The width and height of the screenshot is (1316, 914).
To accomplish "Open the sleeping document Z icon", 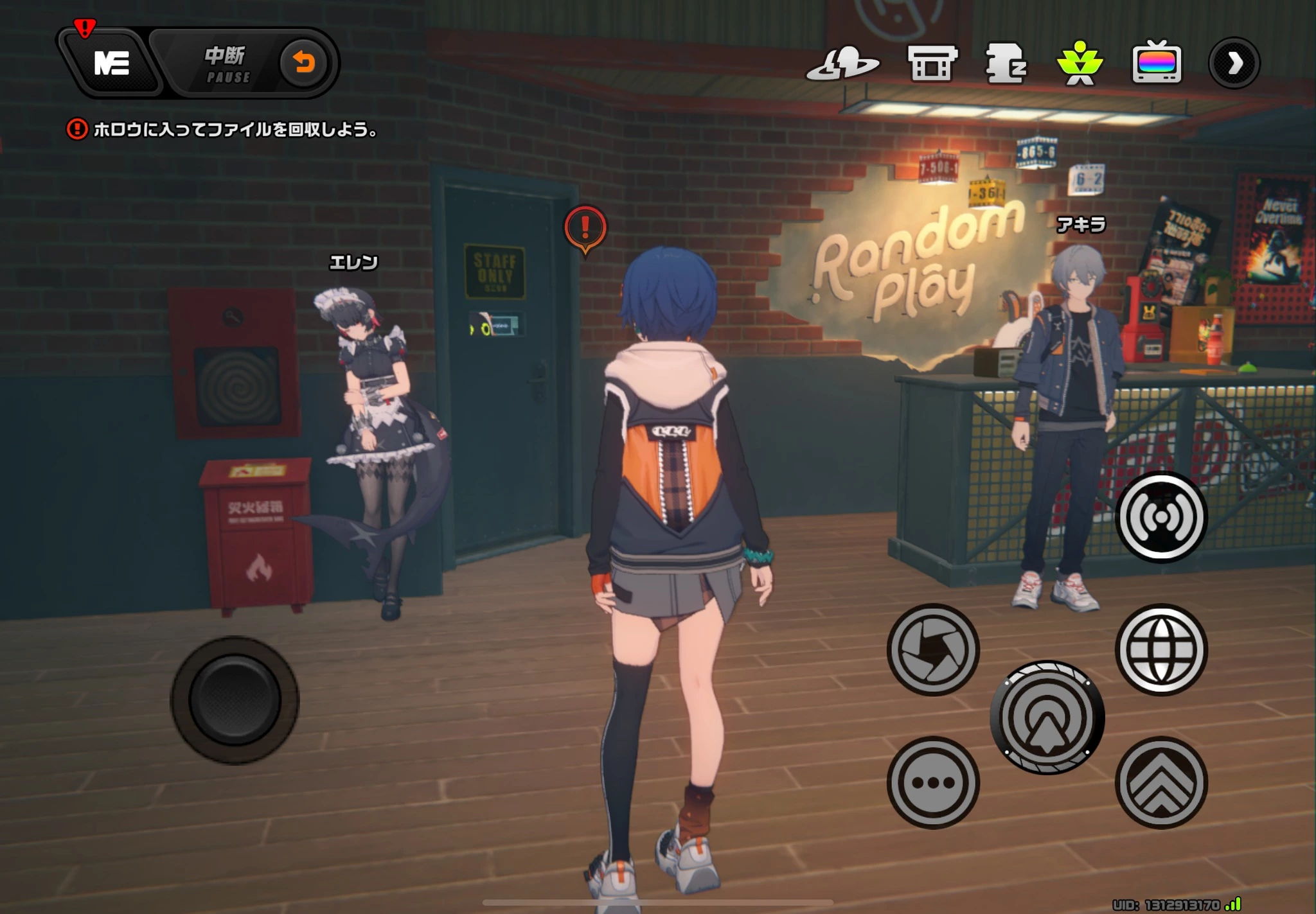I will click(x=1006, y=64).
